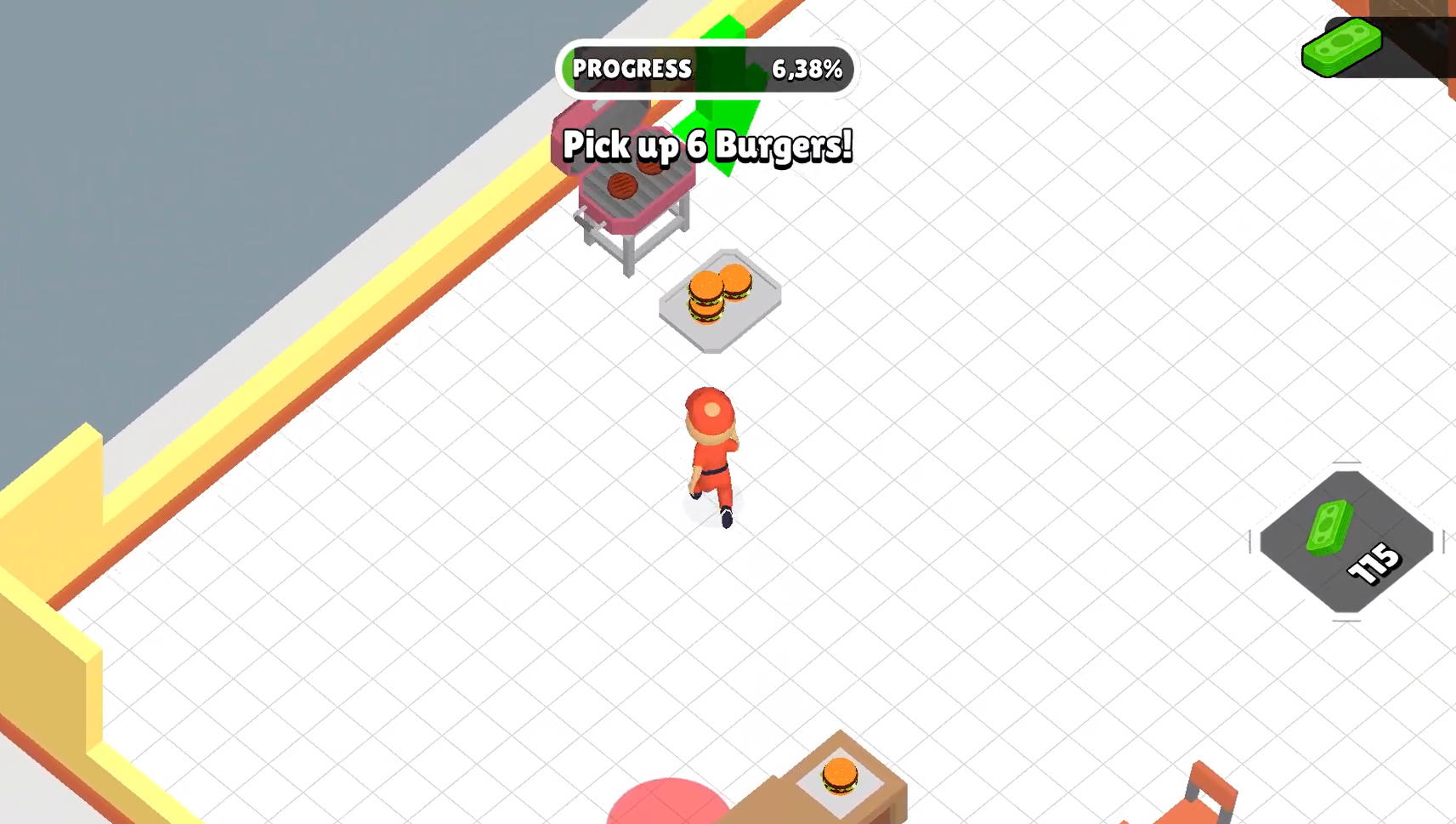Click the money icon in the top-right corner
The image size is (1456, 824).
[1343, 47]
